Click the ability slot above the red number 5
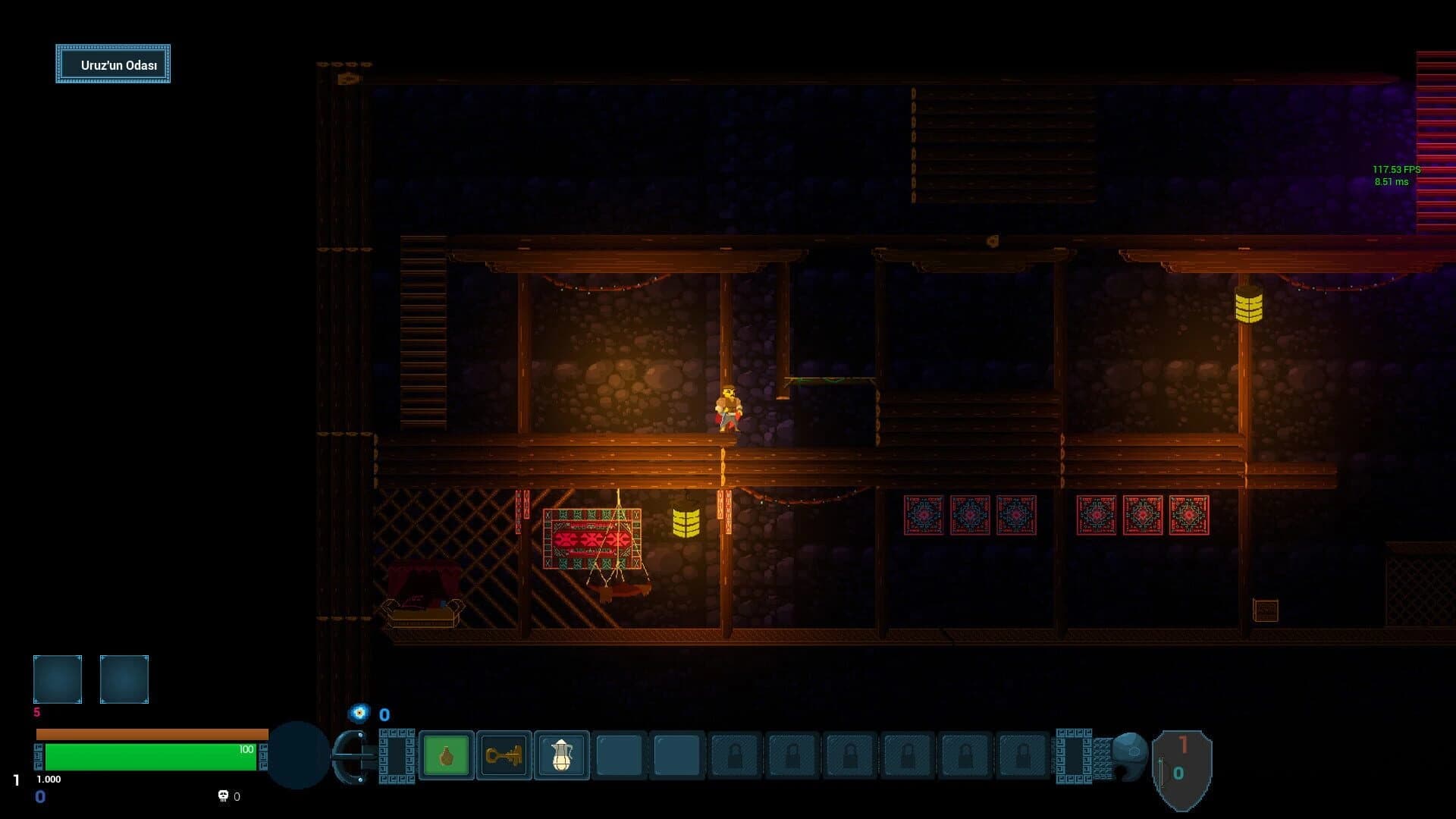Screen dimensions: 1456x819 point(57,679)
